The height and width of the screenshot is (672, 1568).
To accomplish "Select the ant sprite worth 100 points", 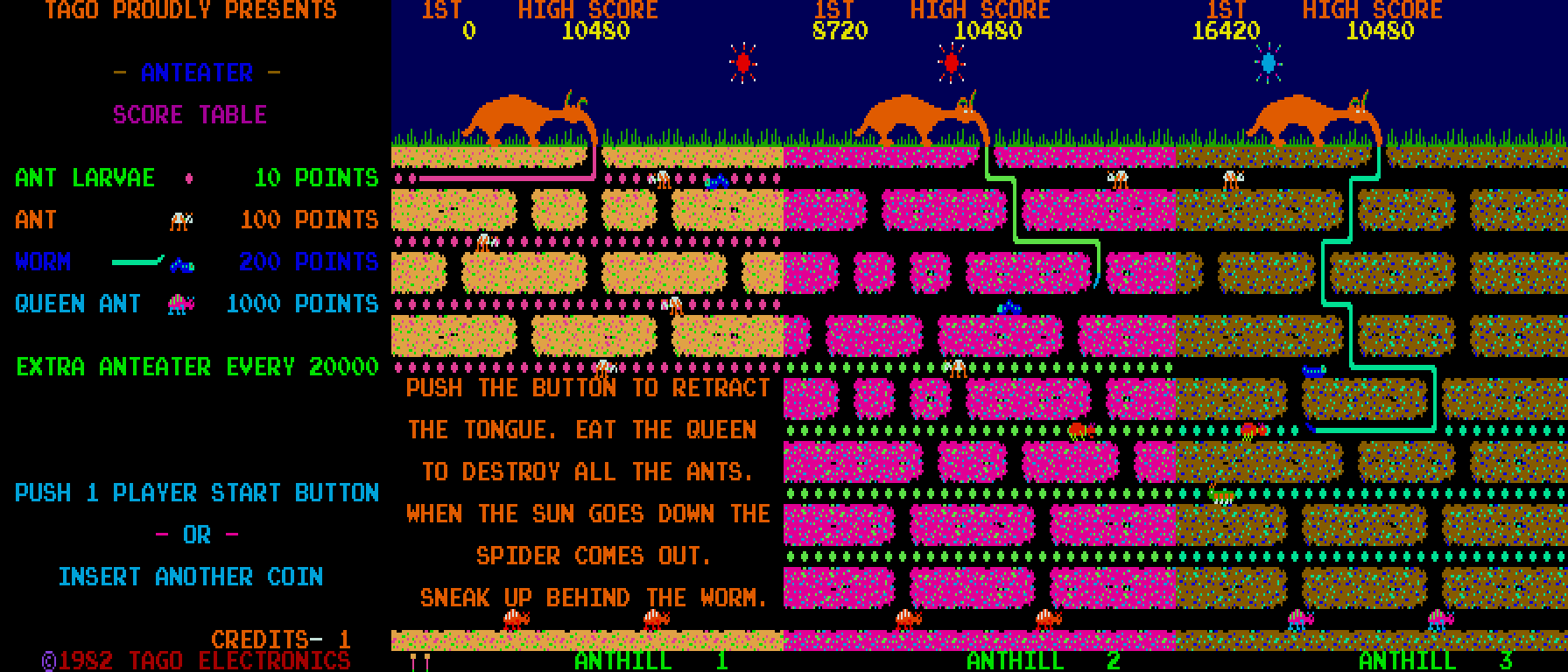I will (x=179, y=221).
